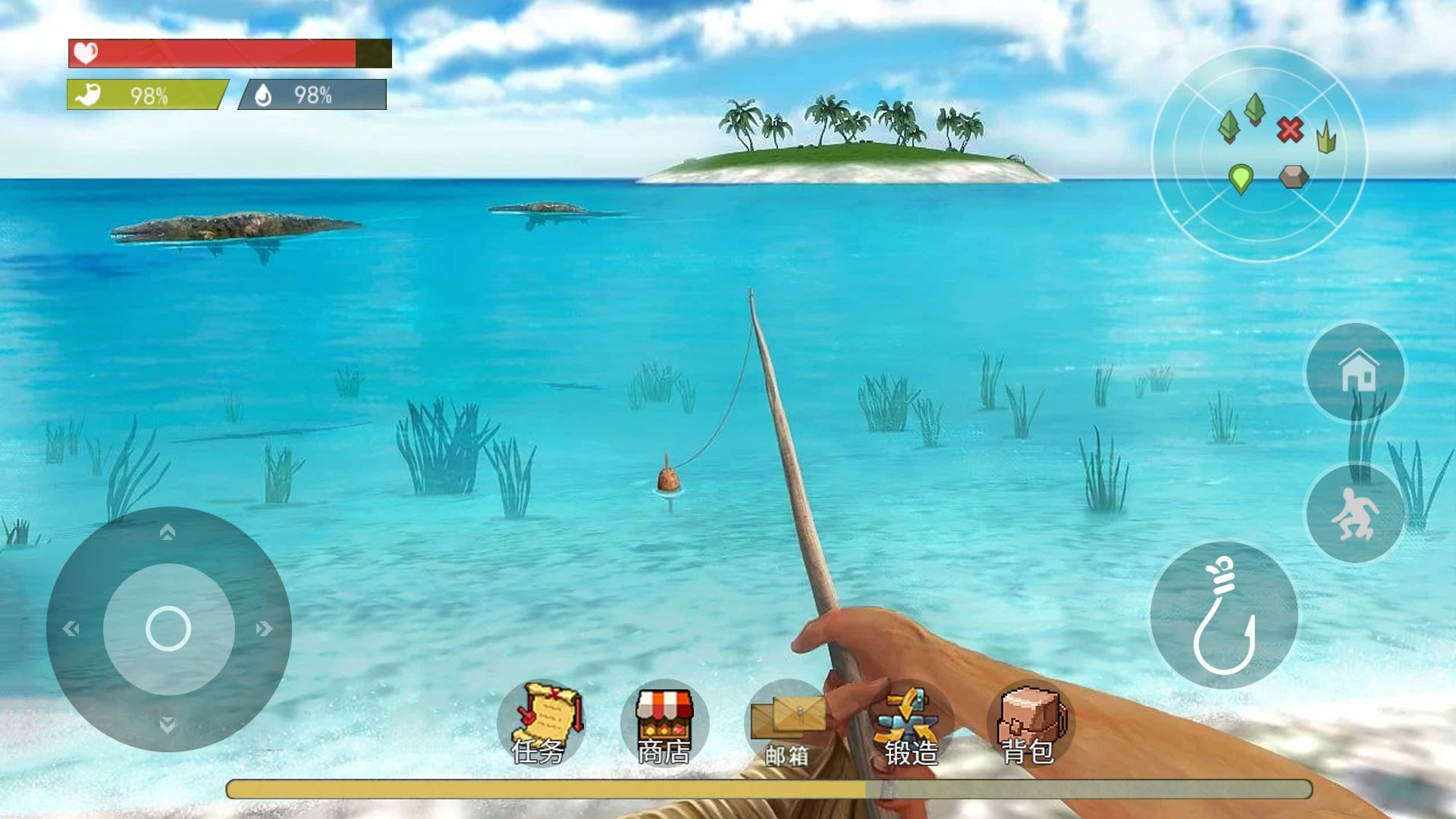Tap the joystick's up arrow
The width and height of the screenshot is (1456, 819).
[168, 532]
